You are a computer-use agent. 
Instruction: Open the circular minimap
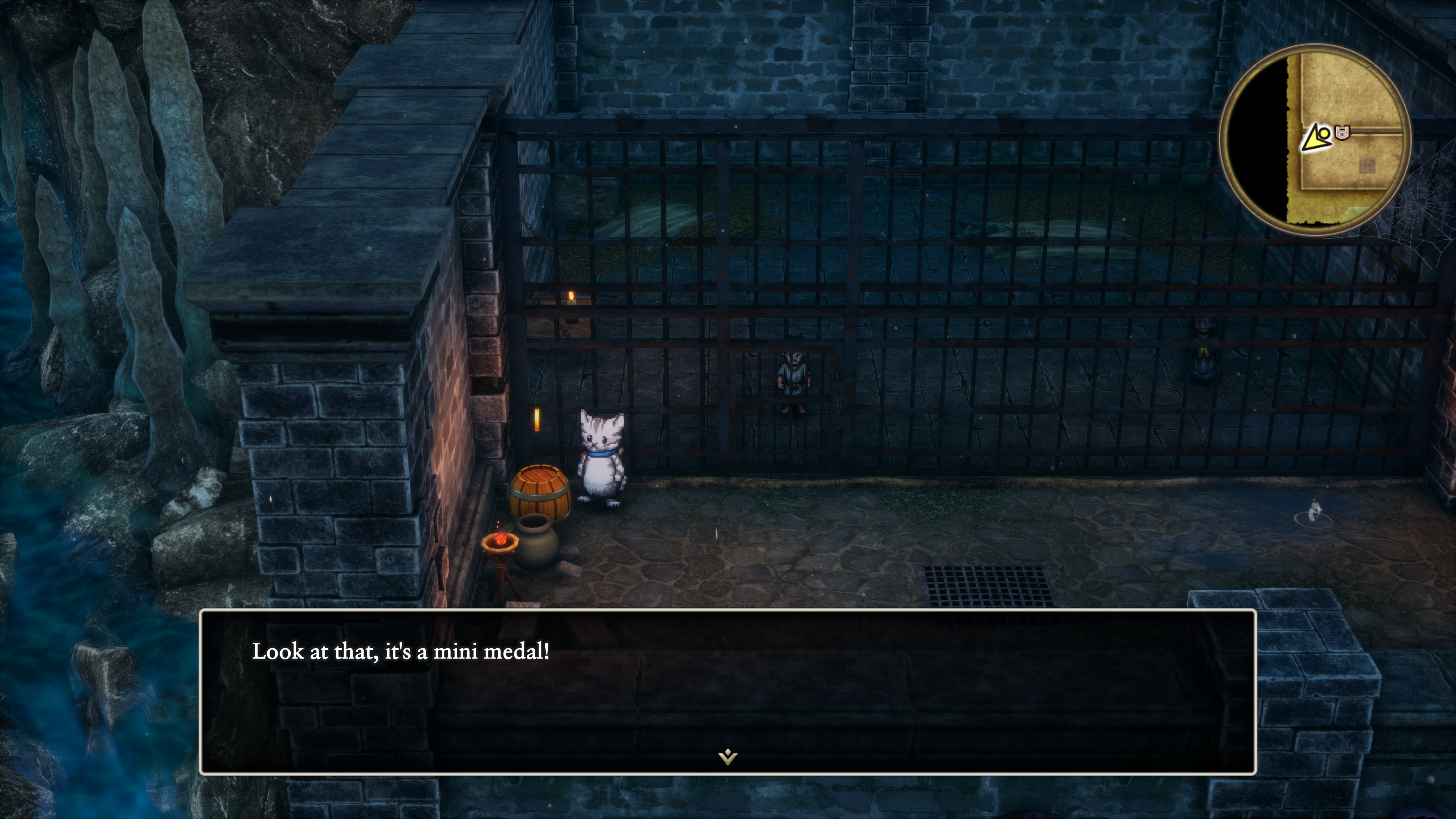pyautogui.click(x=1314, y=138)
